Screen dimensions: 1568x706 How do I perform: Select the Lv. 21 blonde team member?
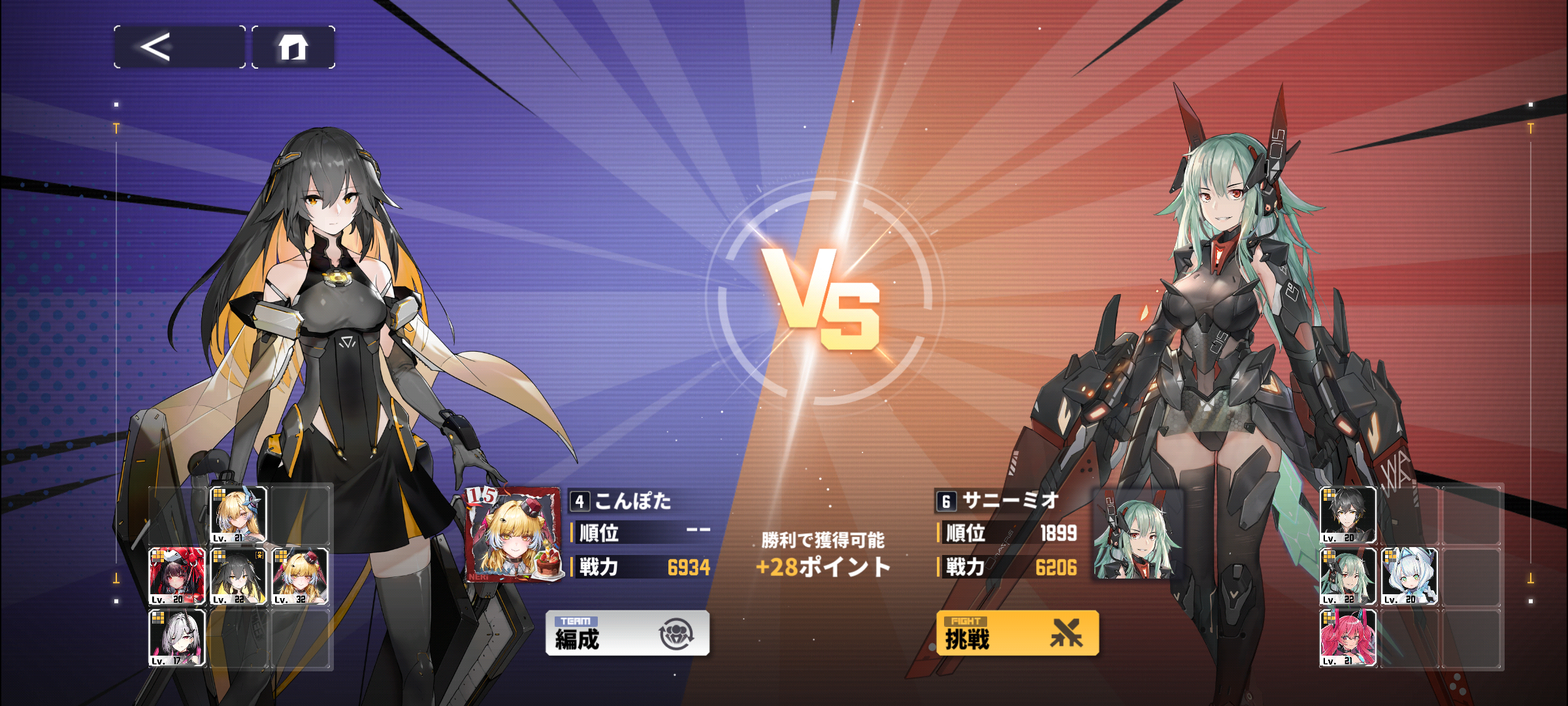pyautogui.click(x=238, y=515)
